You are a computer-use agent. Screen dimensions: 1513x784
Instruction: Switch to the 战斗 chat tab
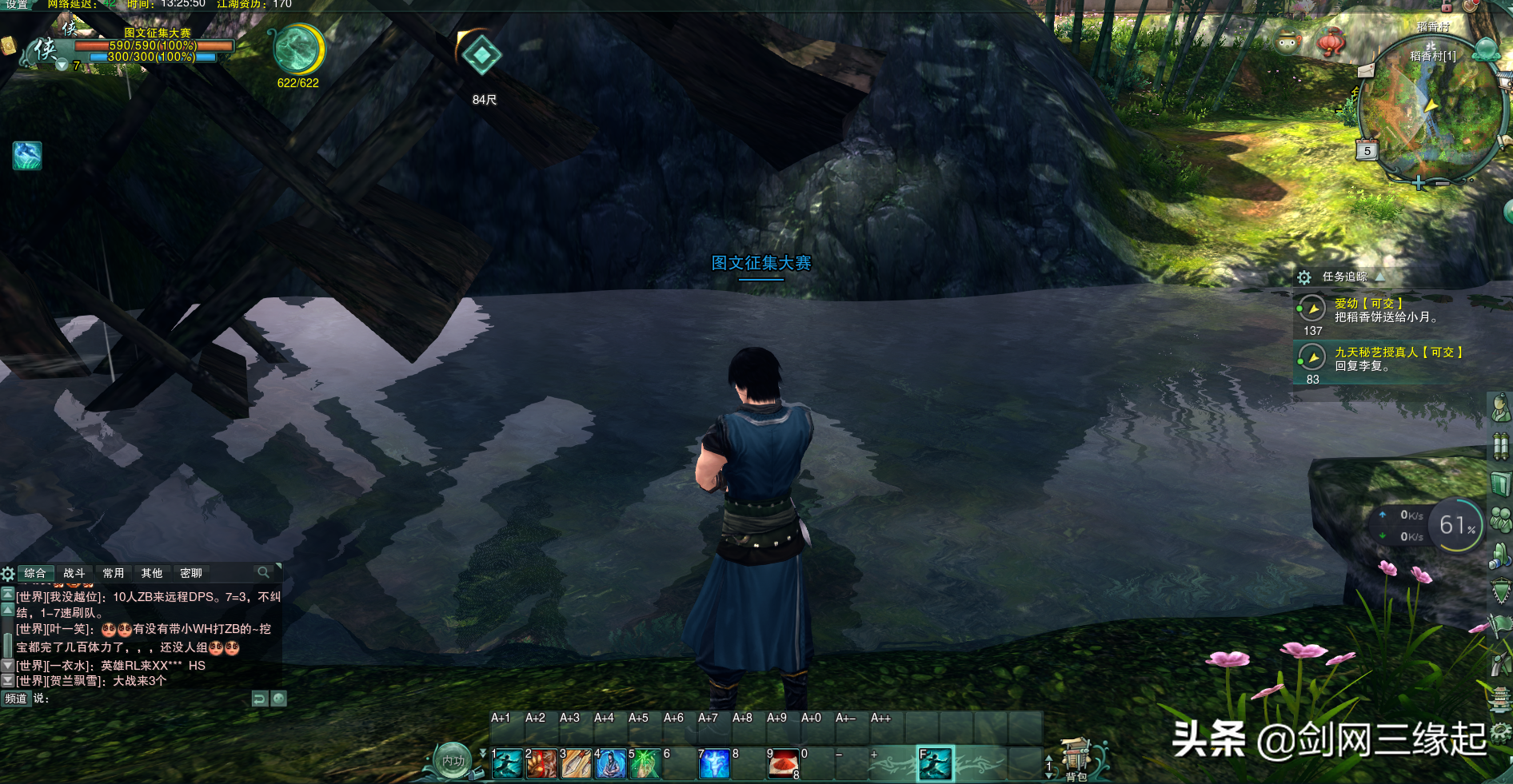74,573
